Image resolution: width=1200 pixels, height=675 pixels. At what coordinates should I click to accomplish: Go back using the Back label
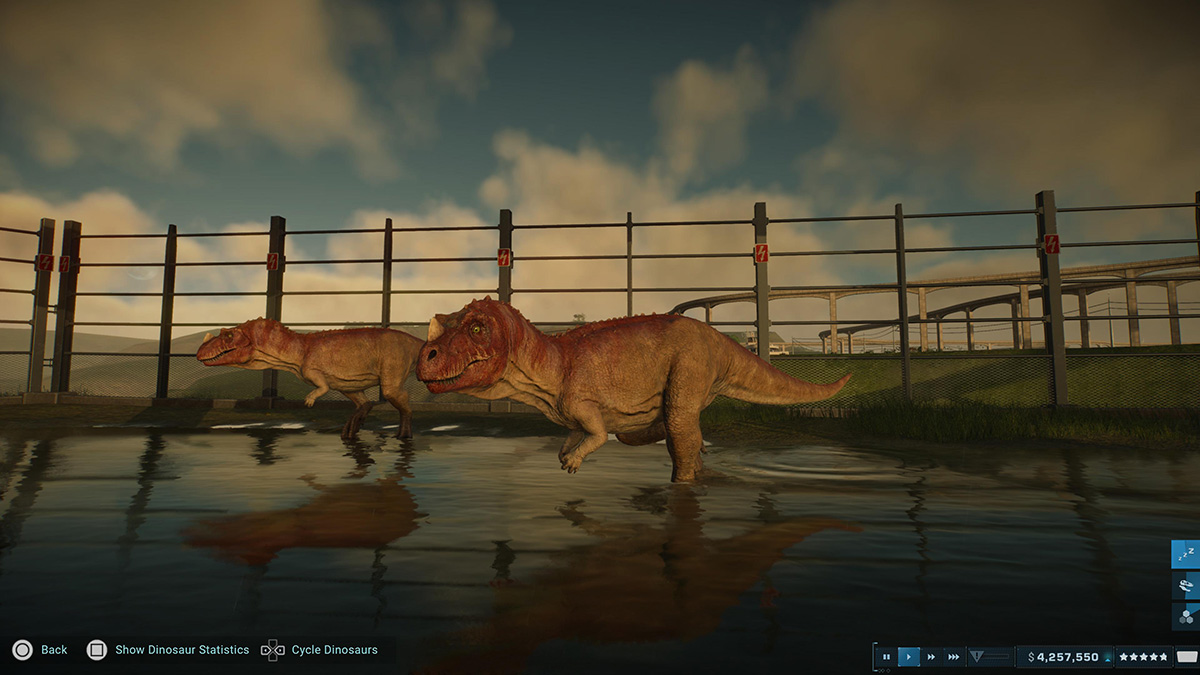[54, 650]
